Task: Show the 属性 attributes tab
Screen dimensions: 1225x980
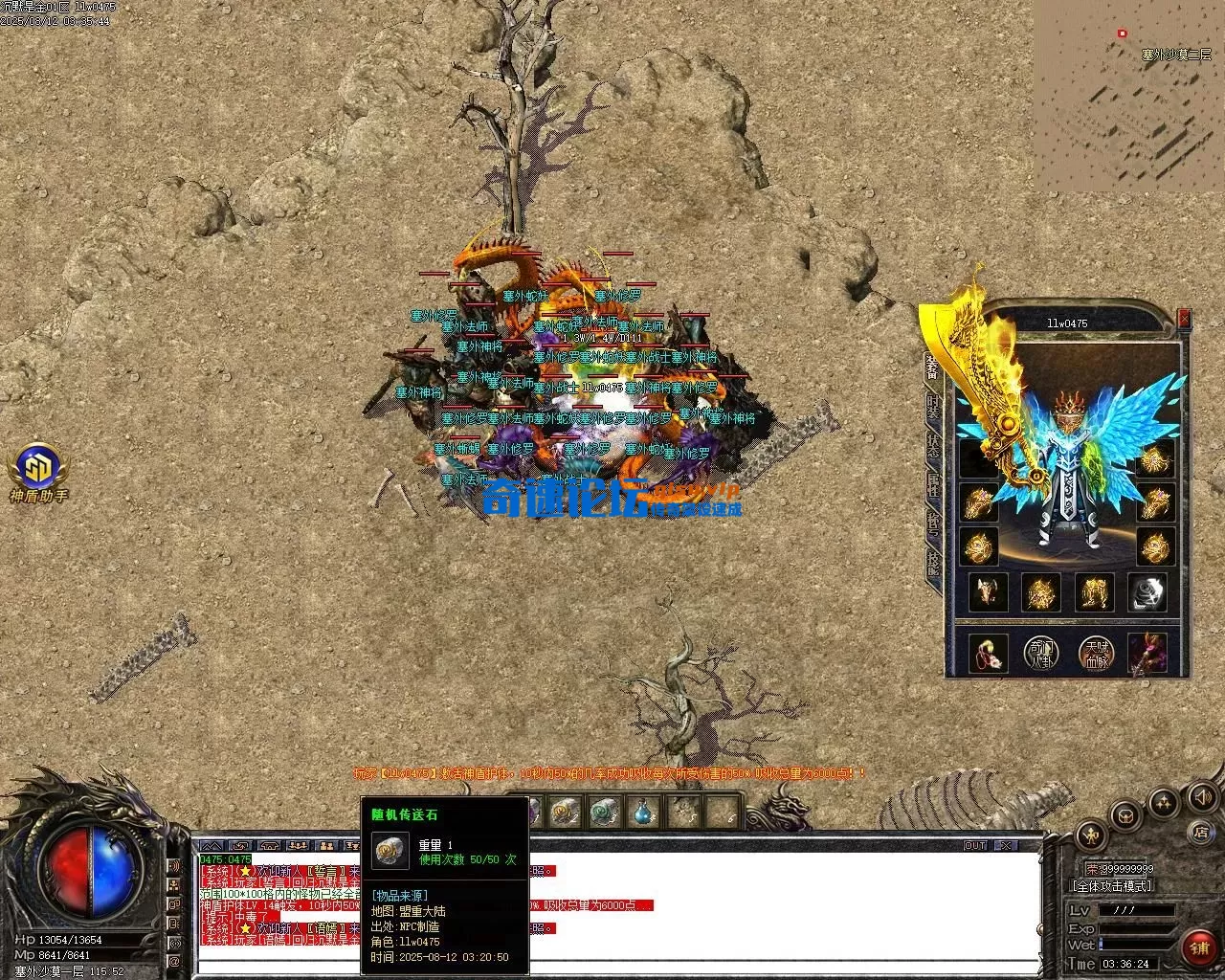Action: coord(932,486)
